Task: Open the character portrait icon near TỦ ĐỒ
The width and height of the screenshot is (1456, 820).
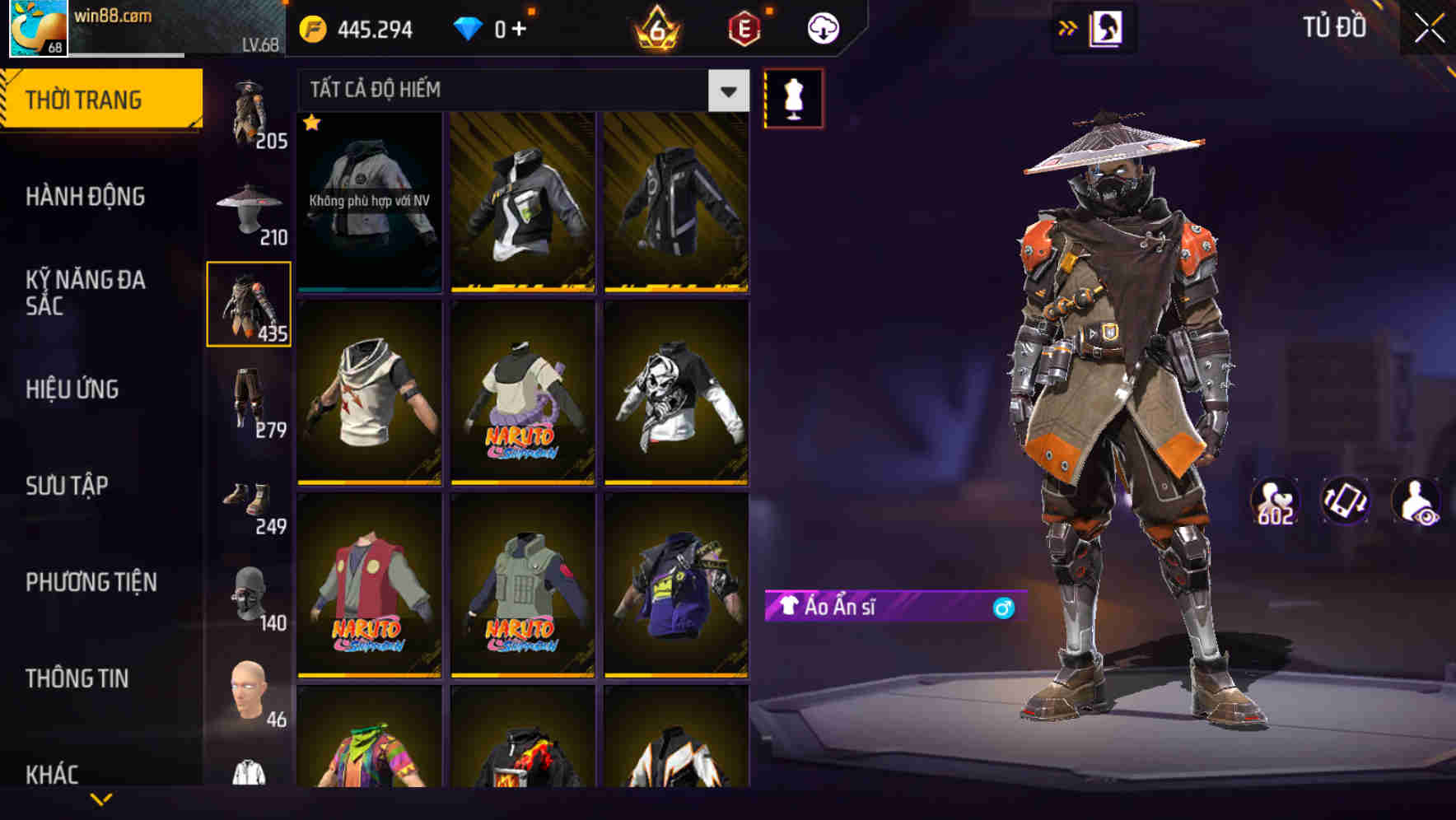Action: 1107,26
